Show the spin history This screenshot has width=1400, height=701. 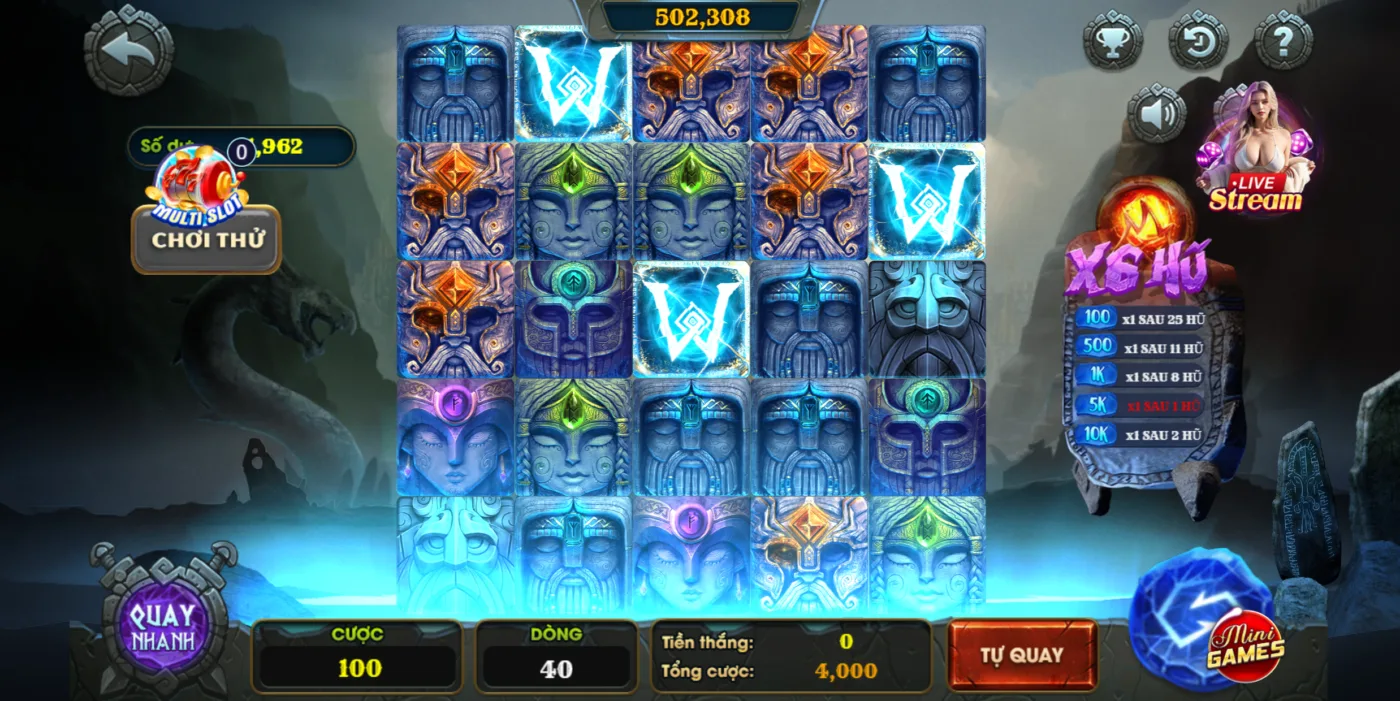[x=1198, y=41]
